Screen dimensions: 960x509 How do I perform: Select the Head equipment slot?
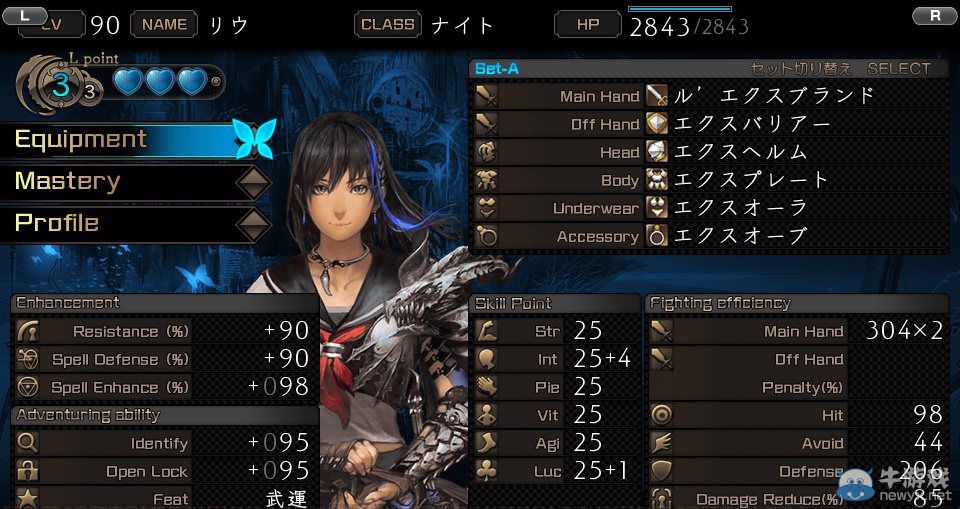pyautogui.click(x=708, y=152)
